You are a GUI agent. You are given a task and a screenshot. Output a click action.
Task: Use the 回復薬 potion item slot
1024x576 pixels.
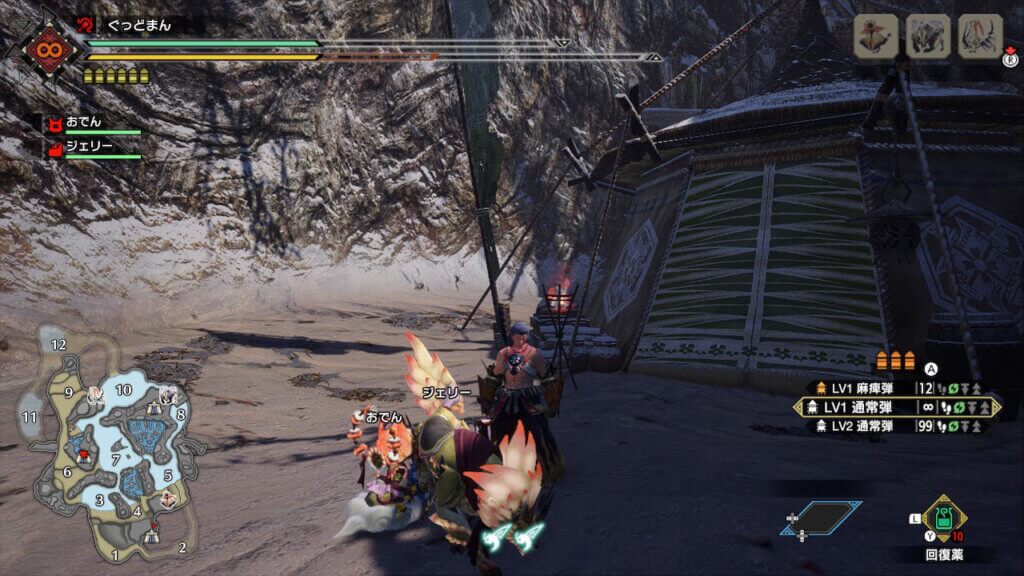[942, 520]
